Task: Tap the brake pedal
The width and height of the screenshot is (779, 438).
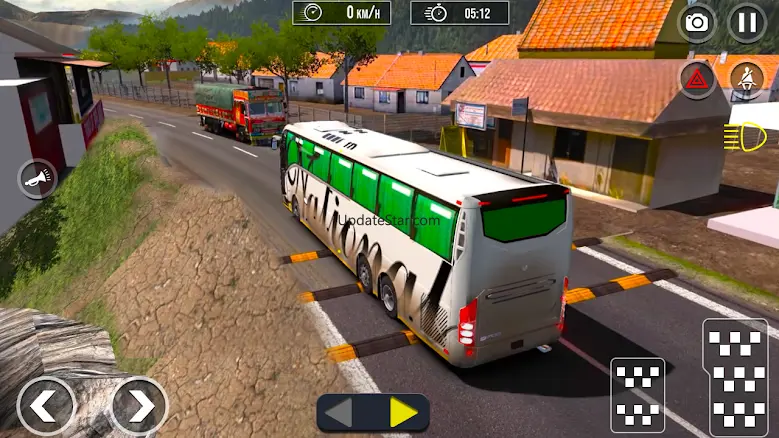Action: click(637, 395)
